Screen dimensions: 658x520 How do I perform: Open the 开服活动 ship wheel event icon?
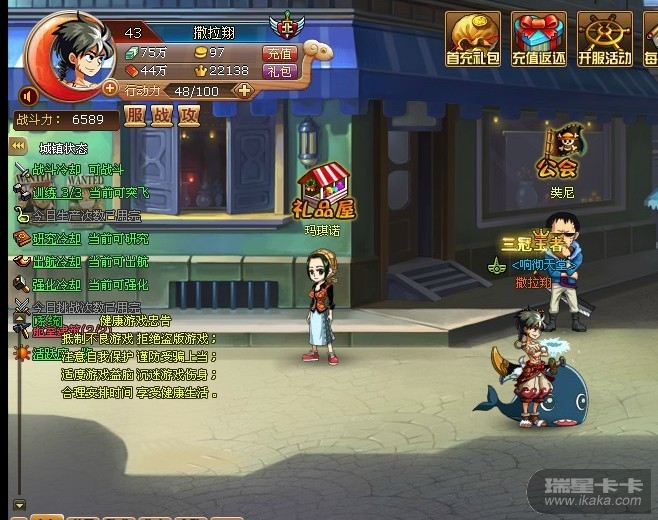[604, 40]
